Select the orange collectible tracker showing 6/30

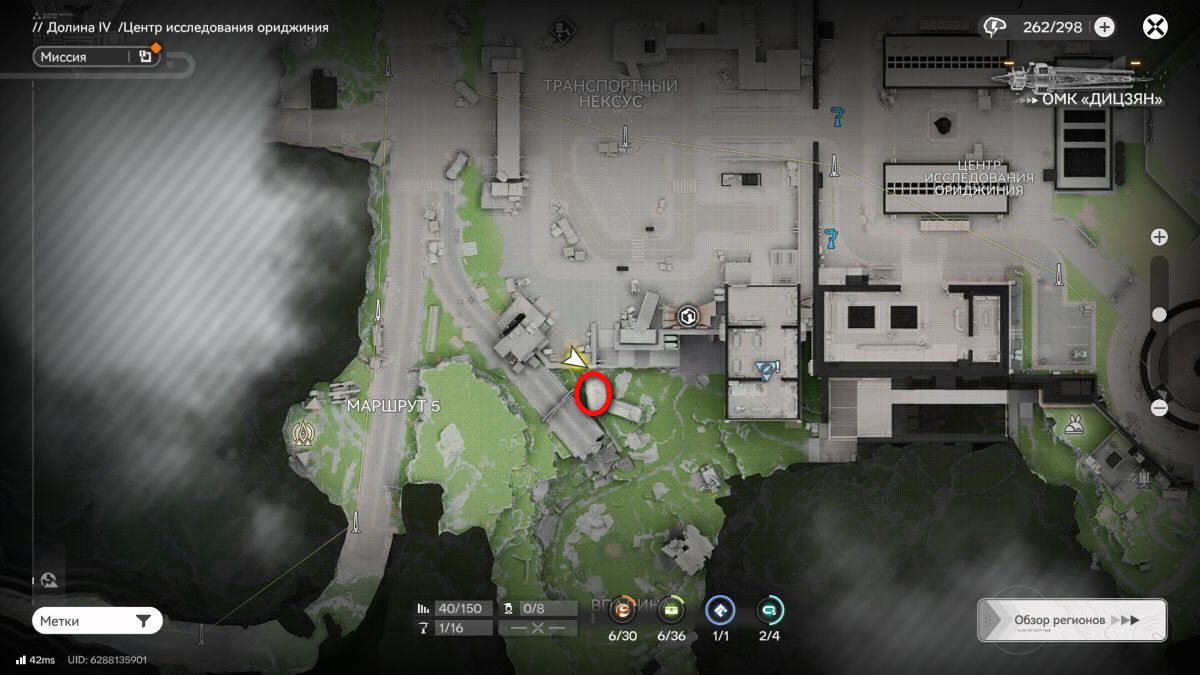(623, 609)
